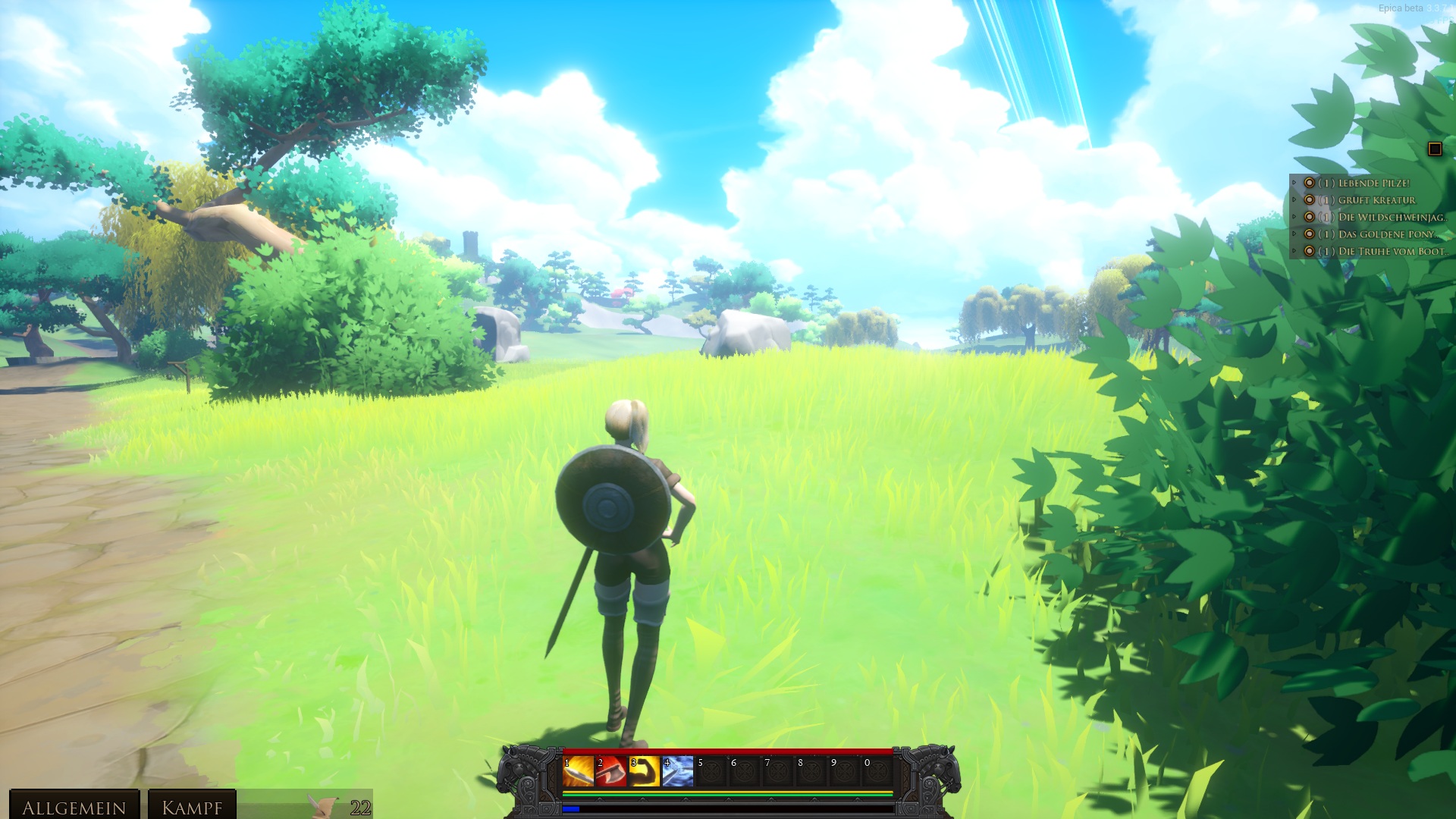Cast the blue sword skill in slot 4
This screenshot has width=1456, height=819.
coord(678,771)
